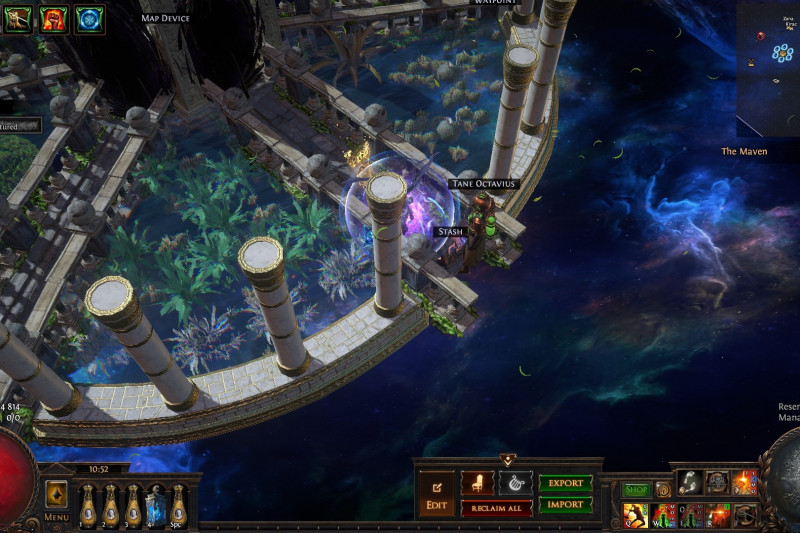Open the Menu button
This screenshot has height=533, width=800.
pyautogui.click(x=56, y=499)
